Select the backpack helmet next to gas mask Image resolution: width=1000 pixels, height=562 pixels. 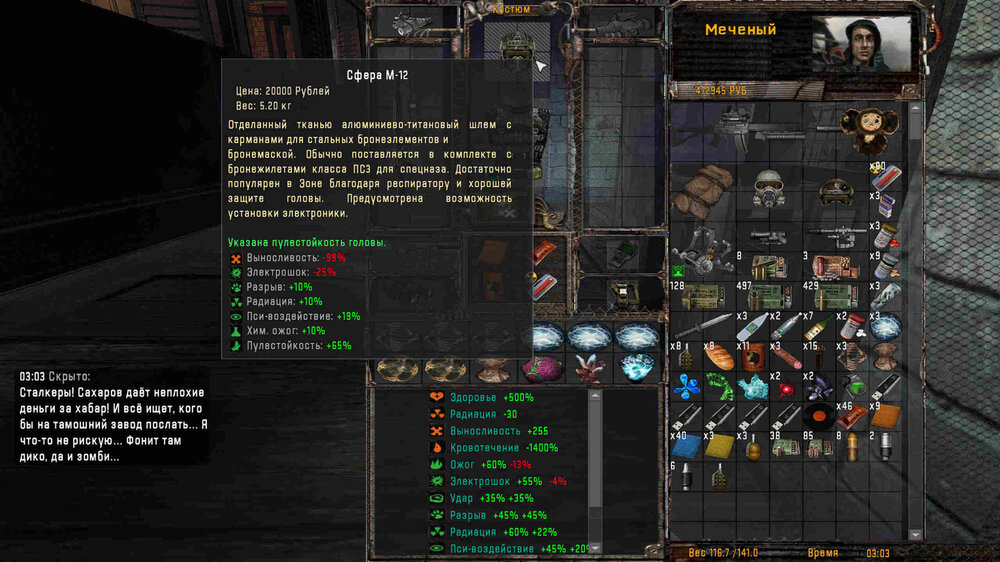832,190
